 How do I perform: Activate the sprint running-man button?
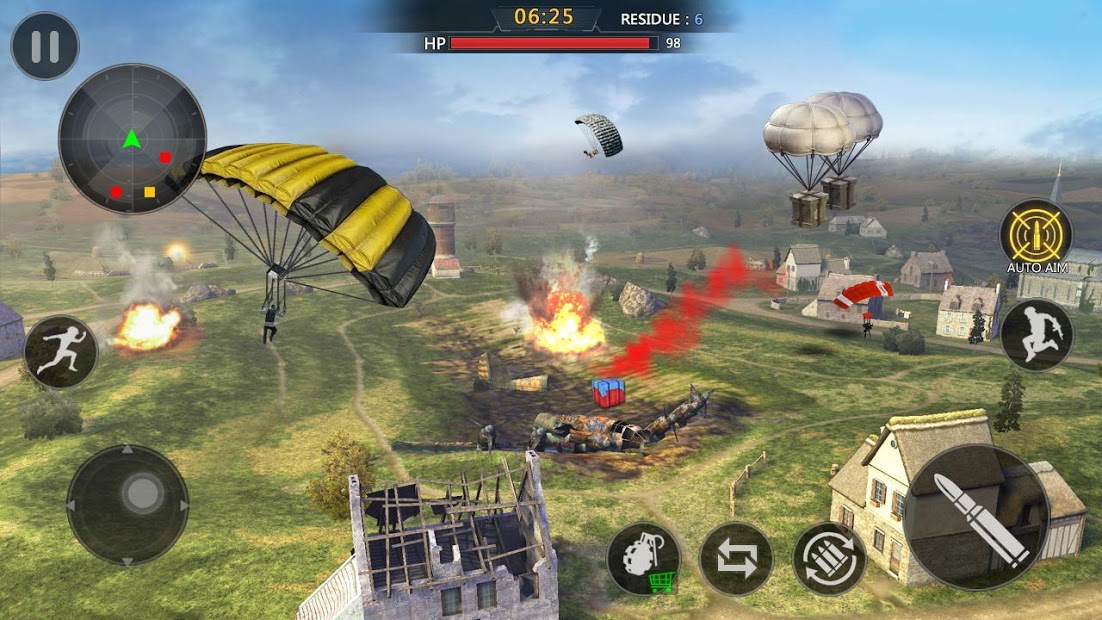point(60,352)
